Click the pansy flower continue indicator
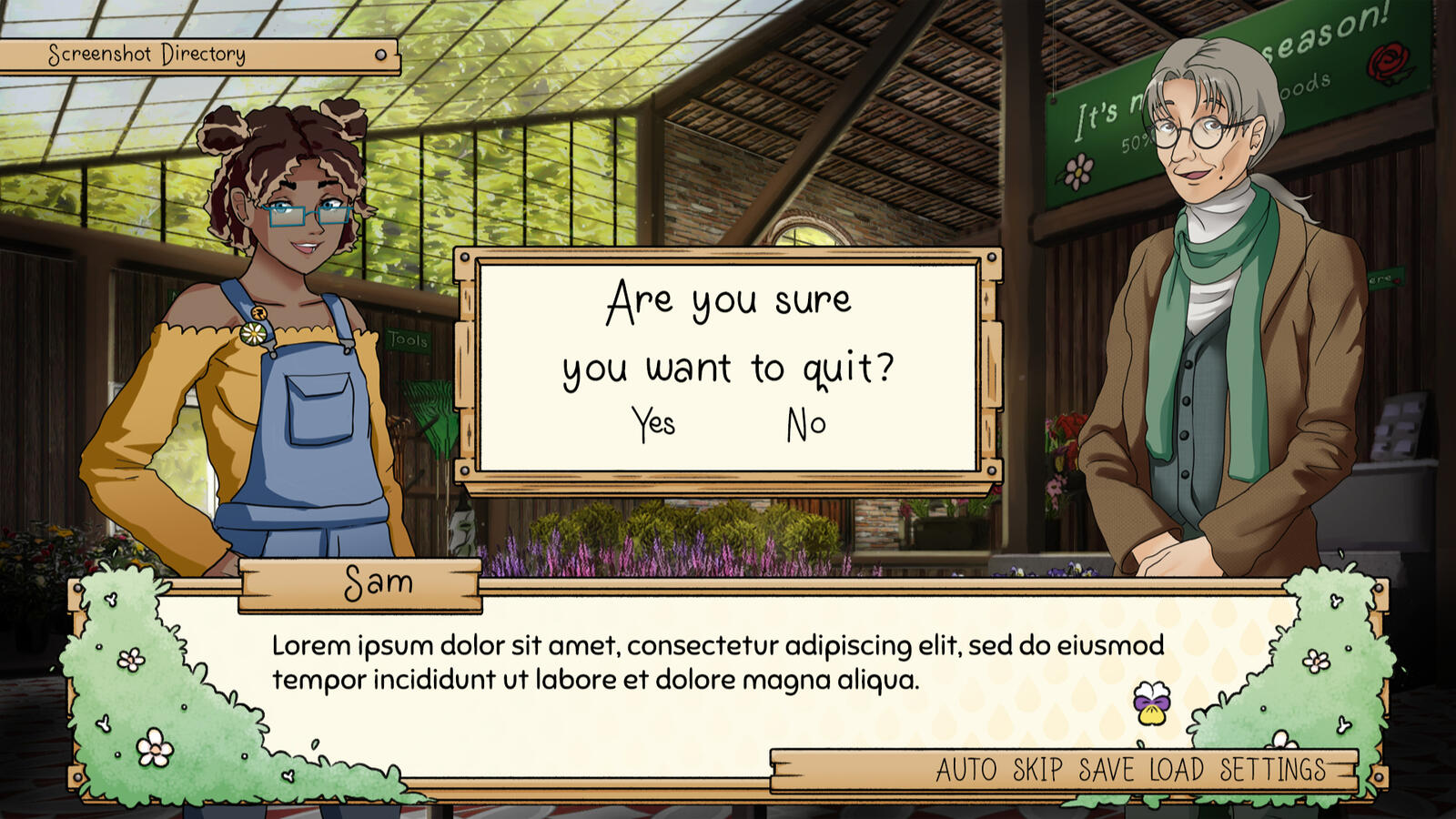The height and width of the screenshot is (819, 1456). pos(1151,703)
